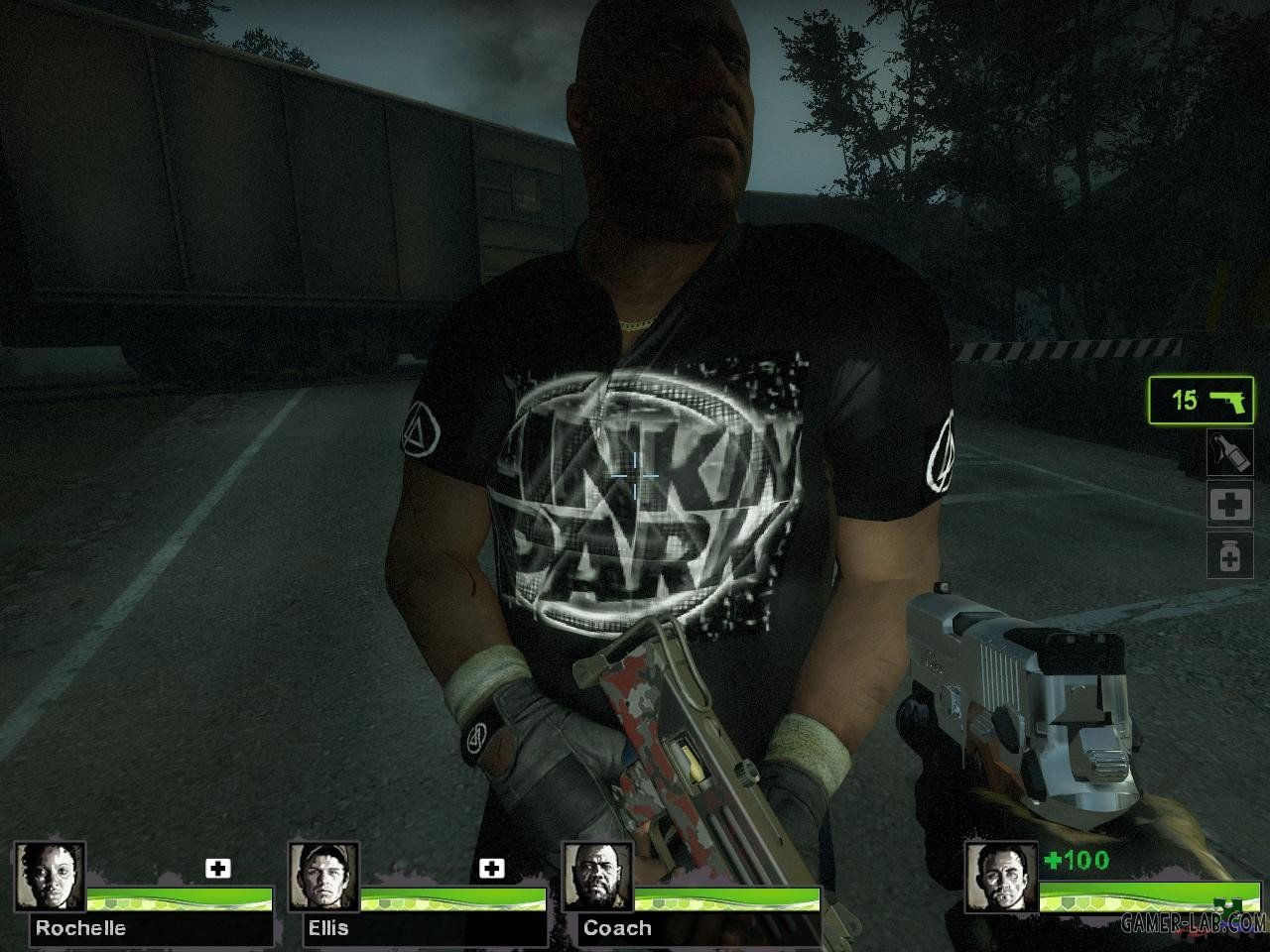
Task: Select the pistol weapon slot
Action: [x=1201, y=400]
